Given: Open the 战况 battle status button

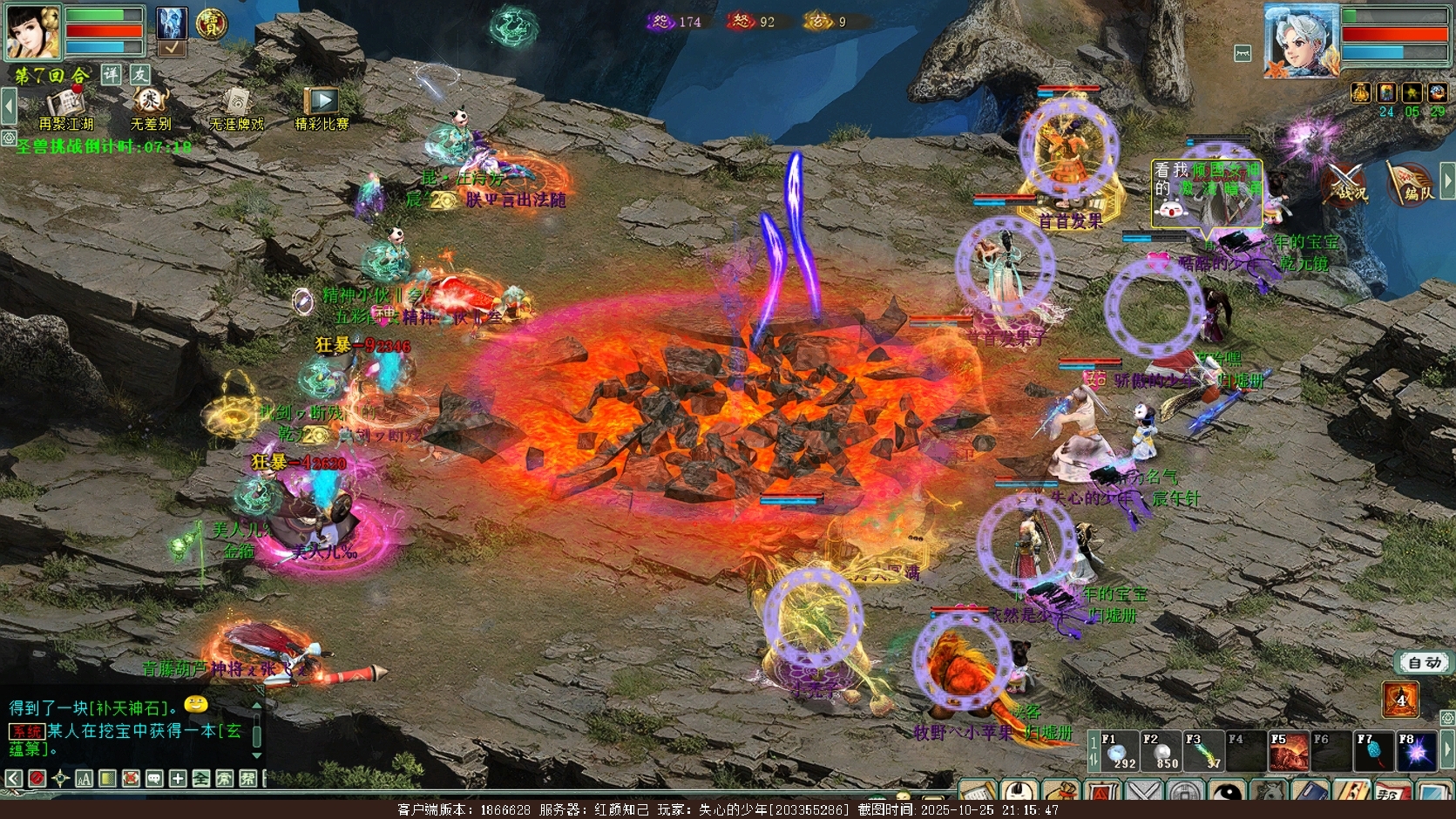Looking at the screenshot, I should pyautogui.click(x=1345, y=185).
